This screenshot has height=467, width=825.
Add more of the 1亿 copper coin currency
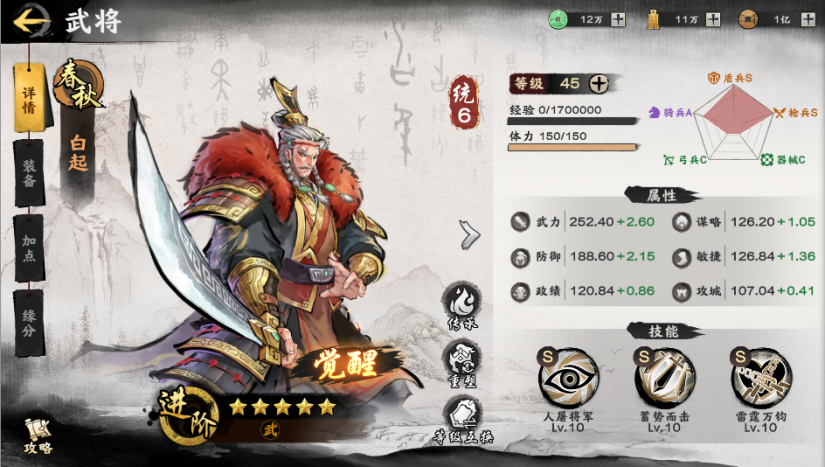pyautogui.click(x=807, y=19)
